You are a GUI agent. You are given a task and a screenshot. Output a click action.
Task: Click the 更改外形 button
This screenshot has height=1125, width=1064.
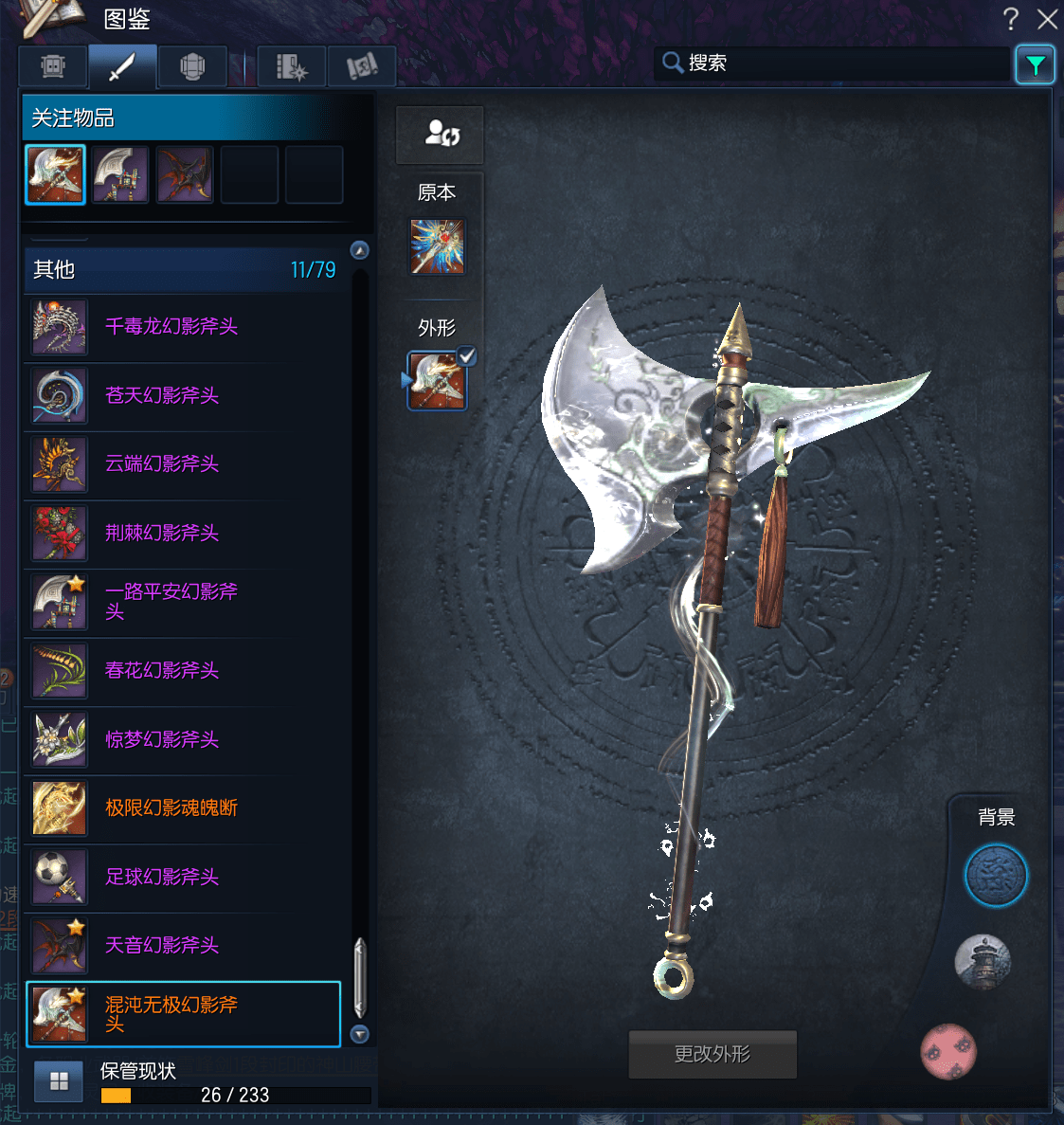point(712,1055)
